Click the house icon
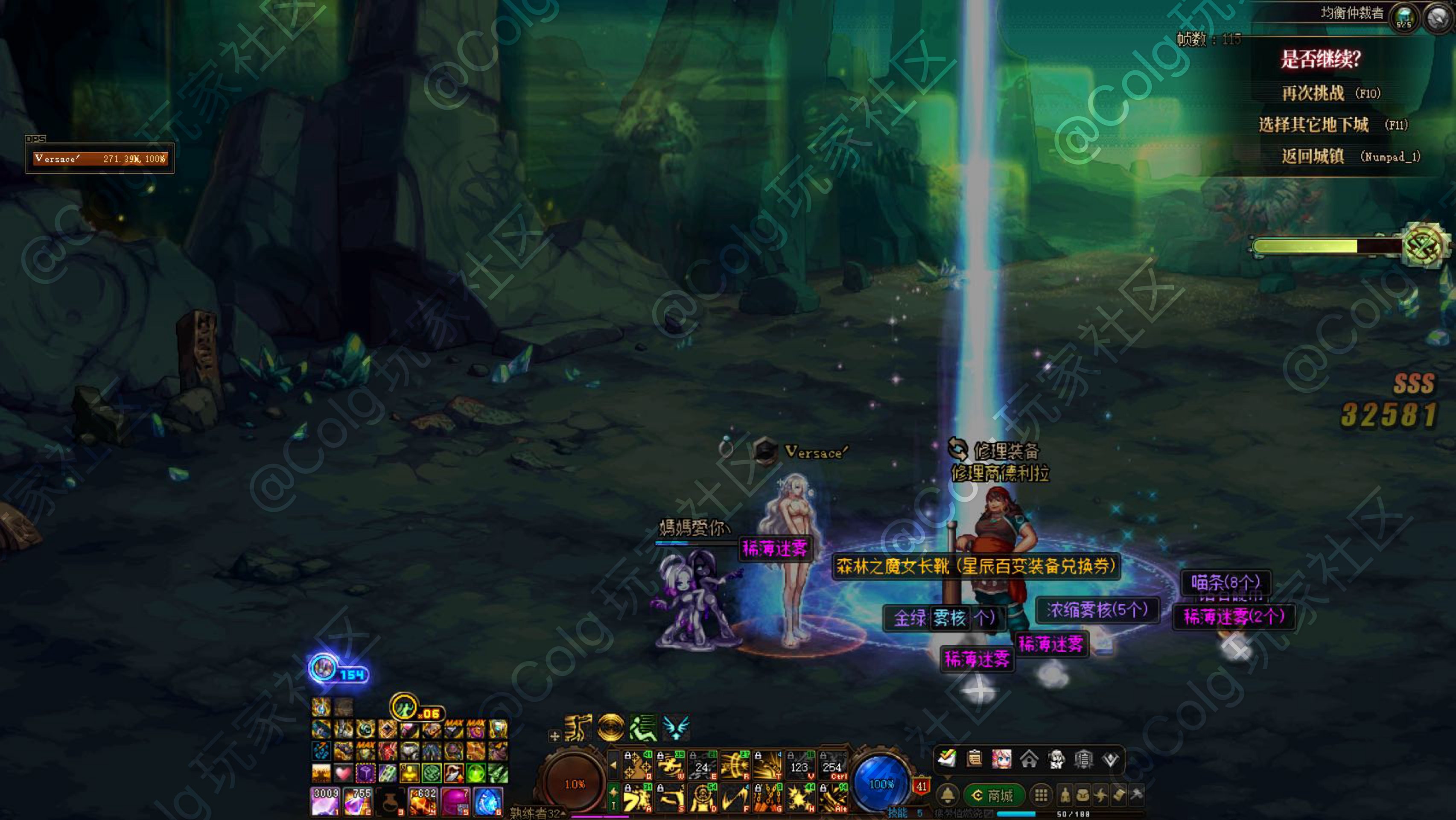This screenshot has height=820, width=1456. [x=1029, y=759]
